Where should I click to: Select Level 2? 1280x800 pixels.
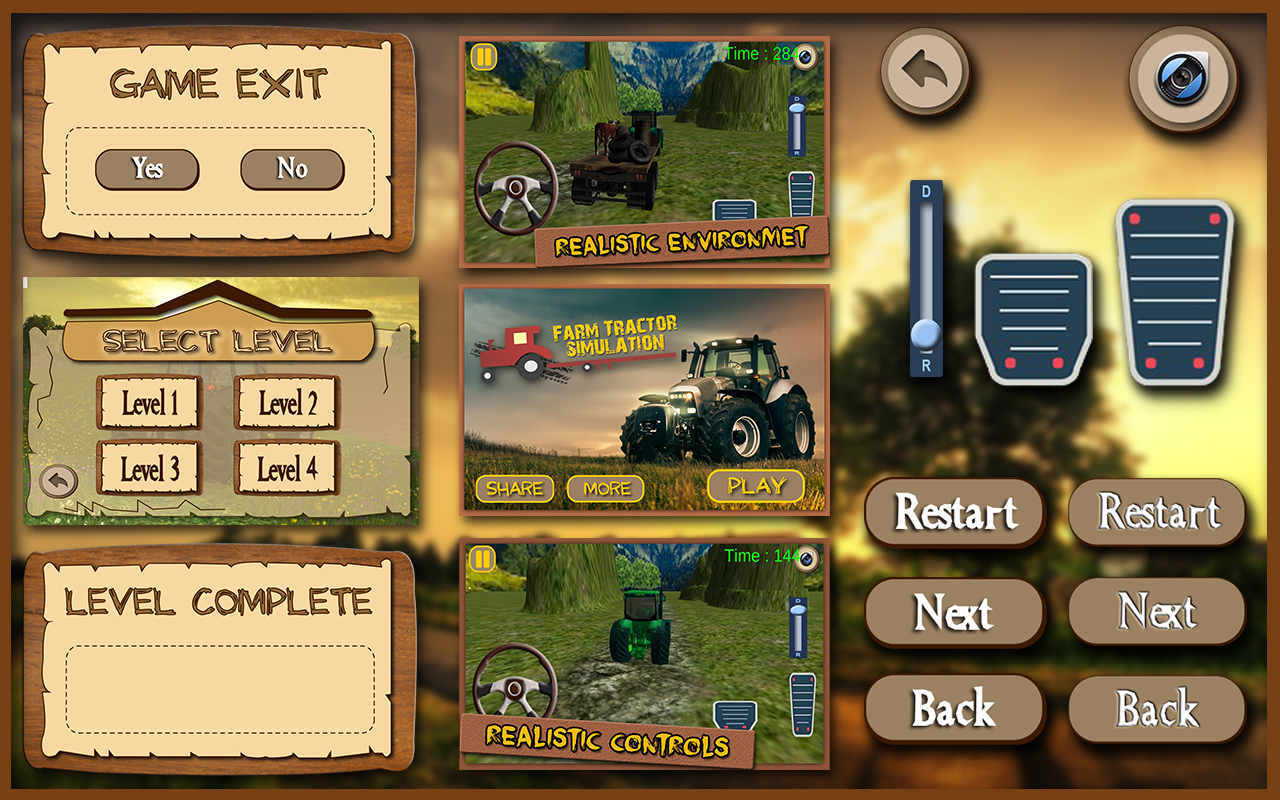(286, 402)
